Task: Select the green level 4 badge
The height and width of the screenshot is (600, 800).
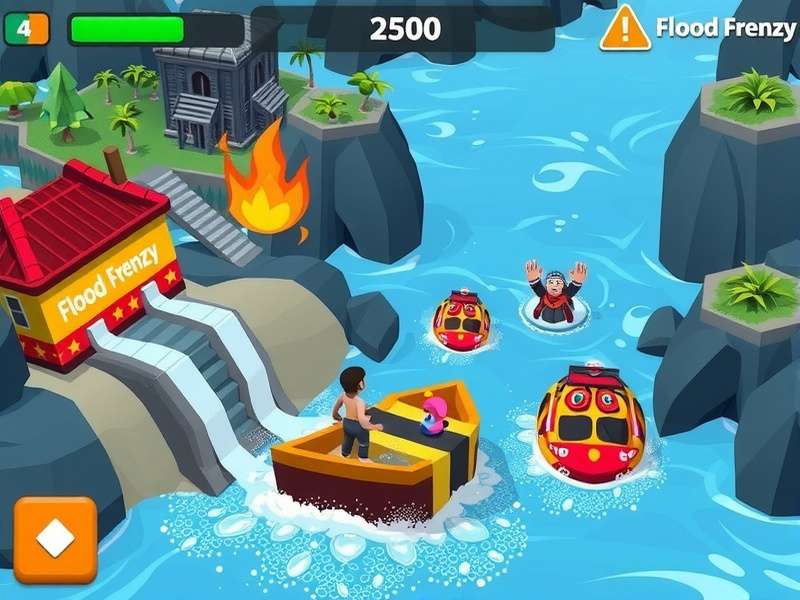Action: click(x=26, y=29)
